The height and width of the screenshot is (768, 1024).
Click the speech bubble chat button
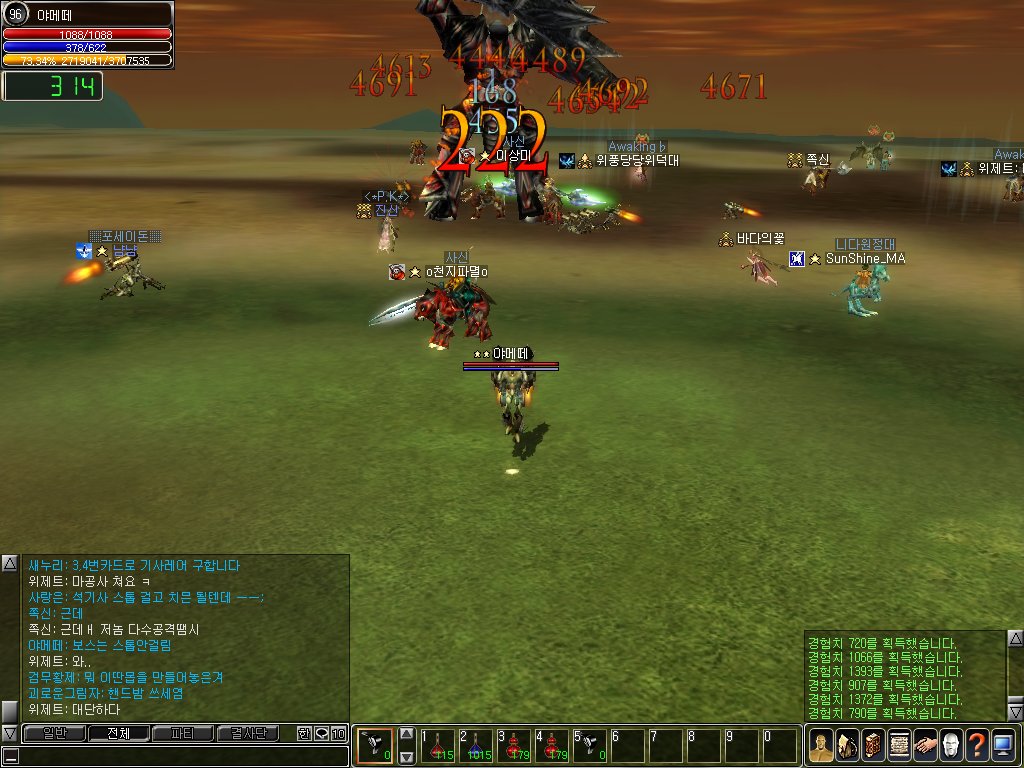(x=321, y=734)
